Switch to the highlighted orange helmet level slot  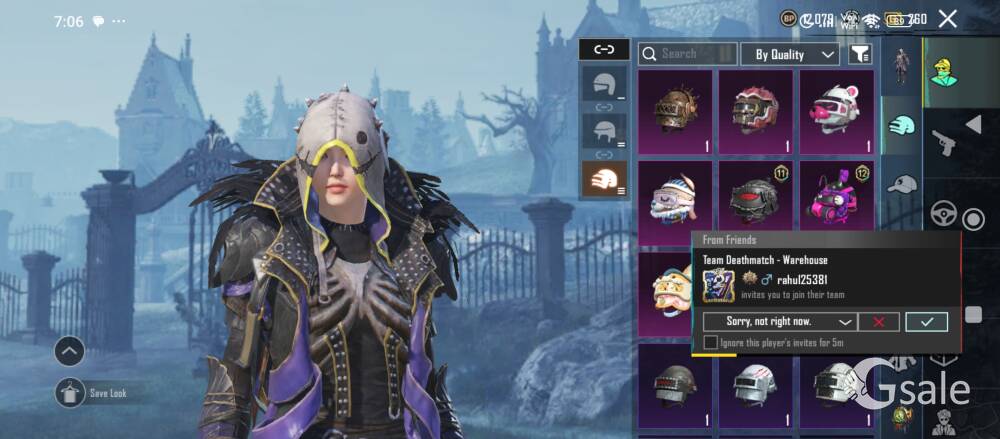pyautogui.click(x=605, y=179)
